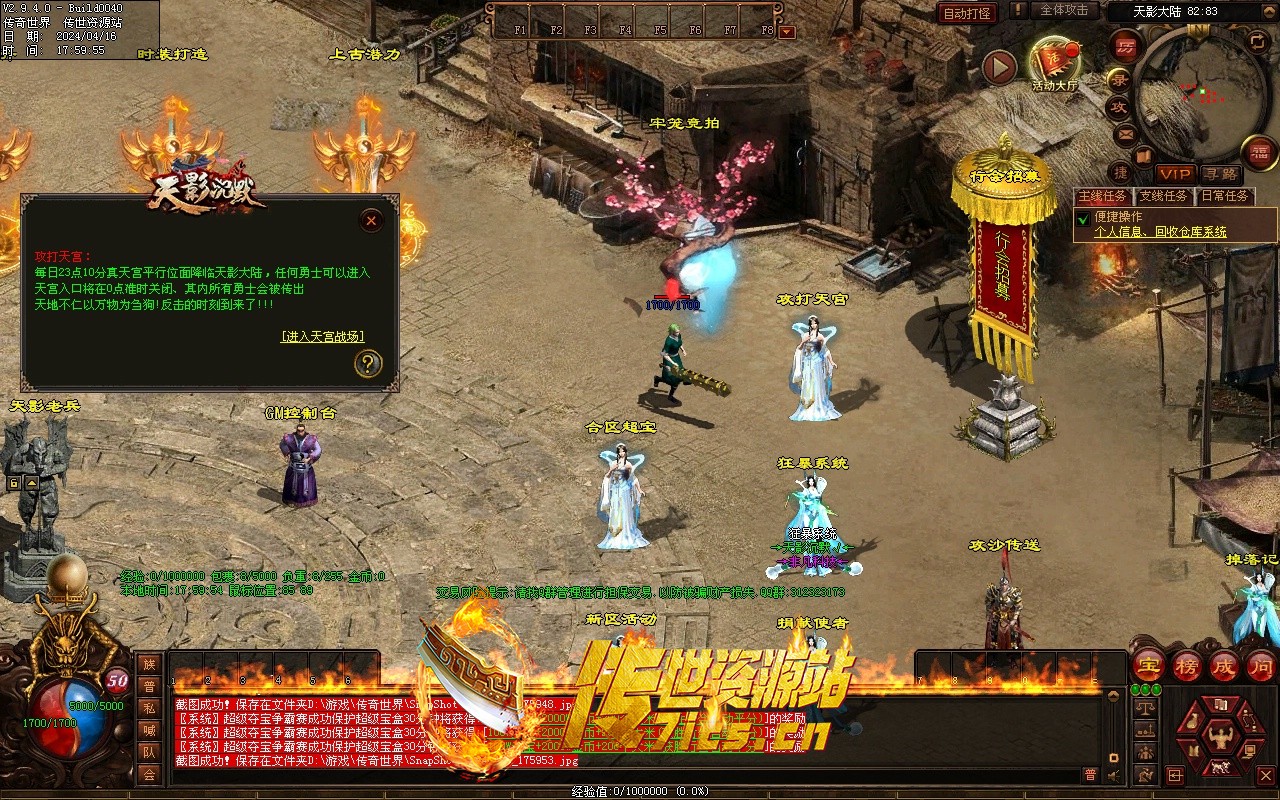Click the round play arrow button

(999, 67)
